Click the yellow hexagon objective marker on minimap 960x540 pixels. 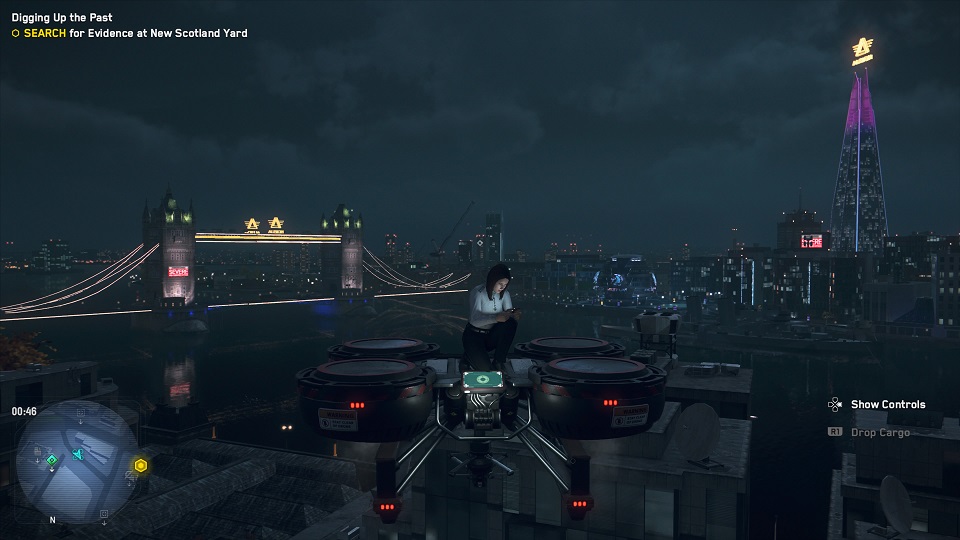141,465
